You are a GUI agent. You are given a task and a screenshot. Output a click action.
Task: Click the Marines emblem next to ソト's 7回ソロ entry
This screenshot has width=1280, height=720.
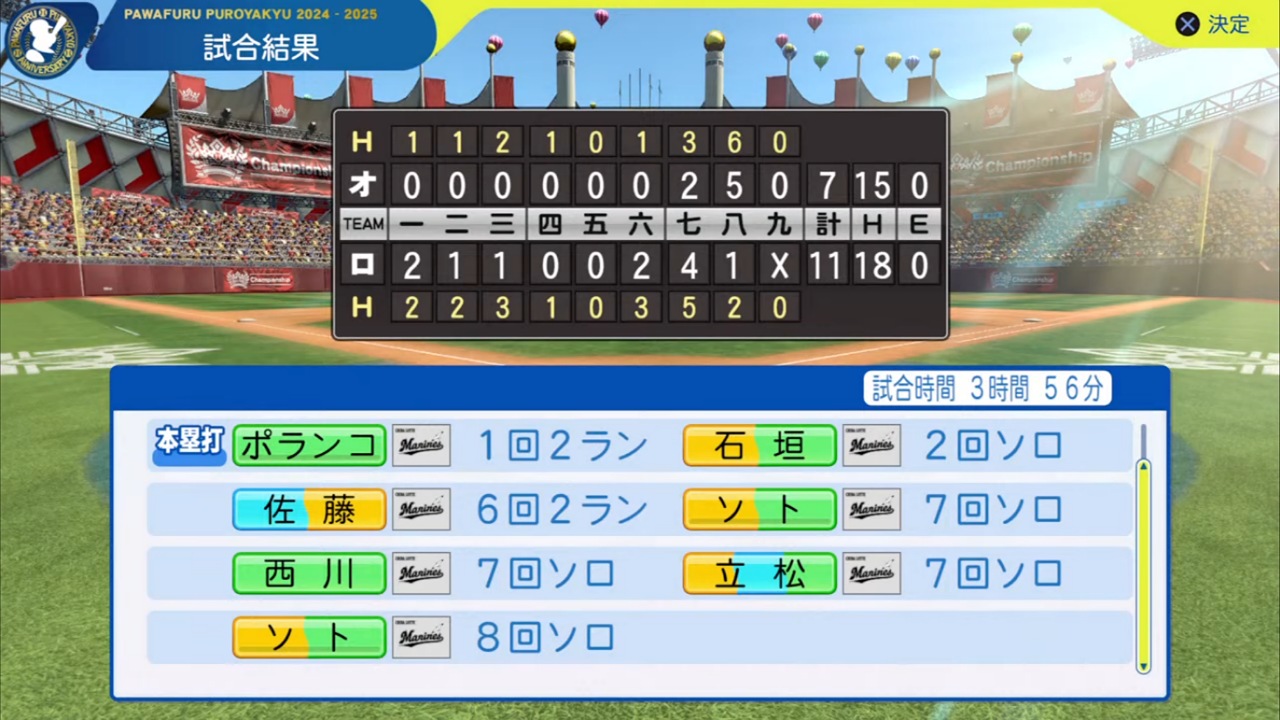(x=871, y=509)
